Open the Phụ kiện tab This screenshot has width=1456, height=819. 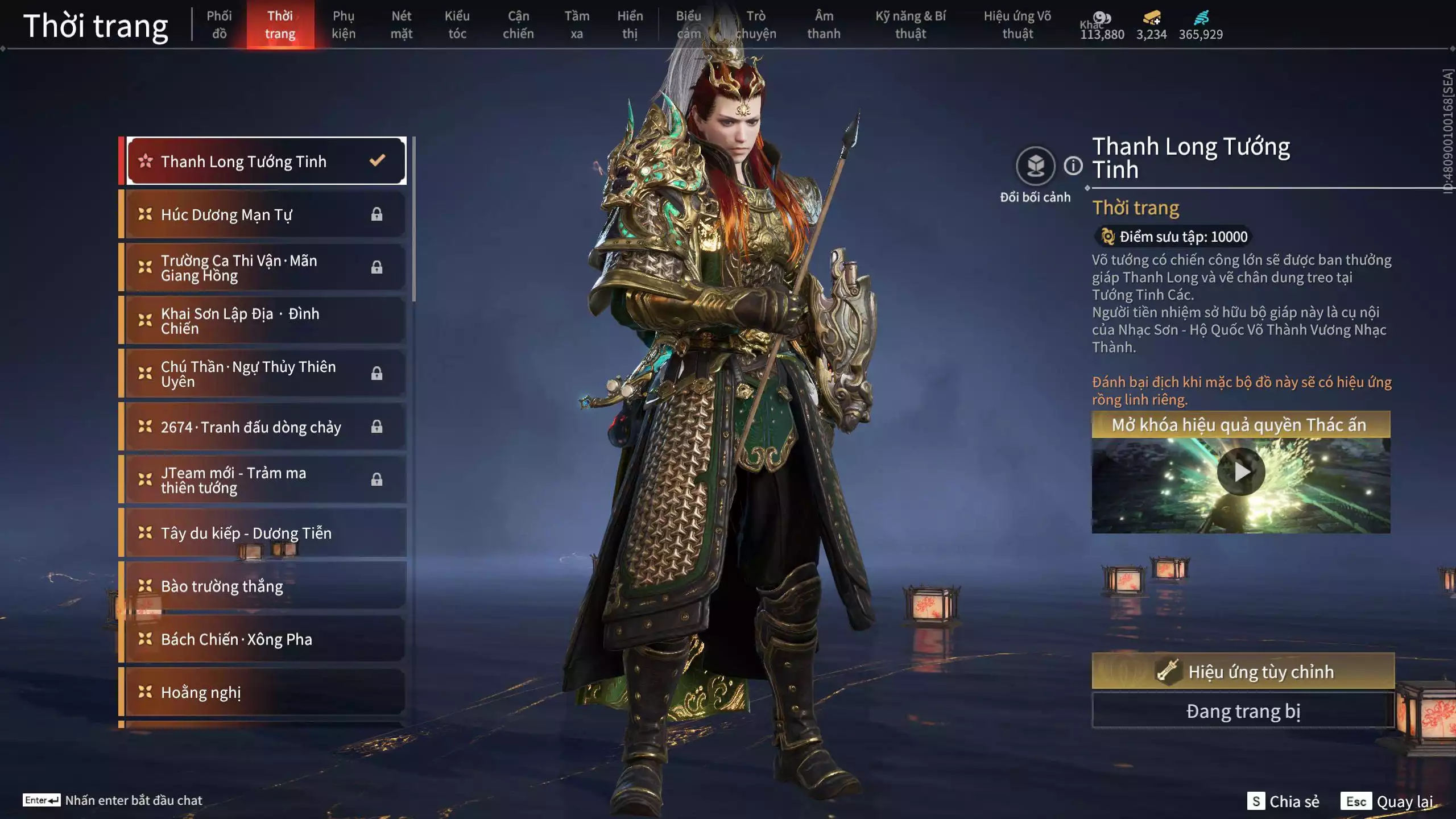coord(344,25)
